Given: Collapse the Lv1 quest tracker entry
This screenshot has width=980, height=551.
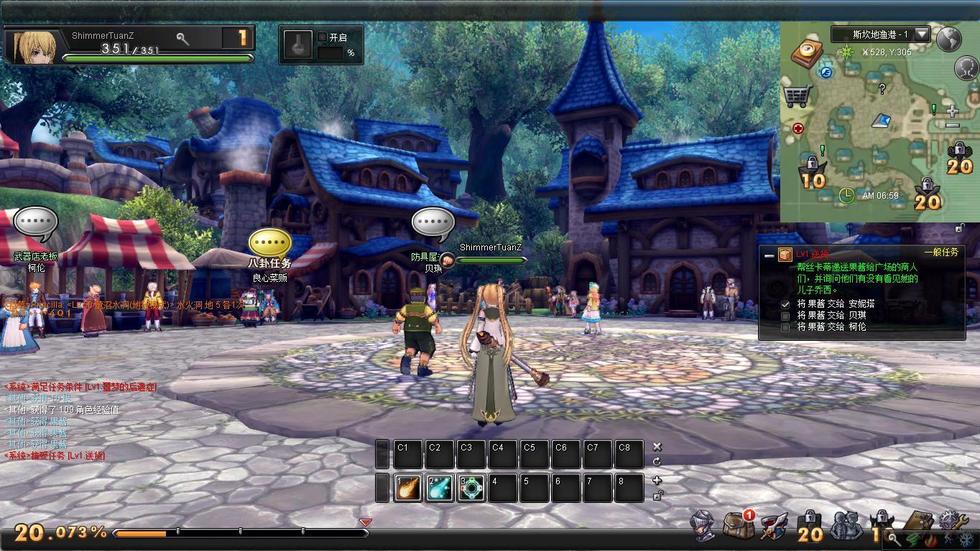Looking at the screenshot, I should tap(766, 256).
